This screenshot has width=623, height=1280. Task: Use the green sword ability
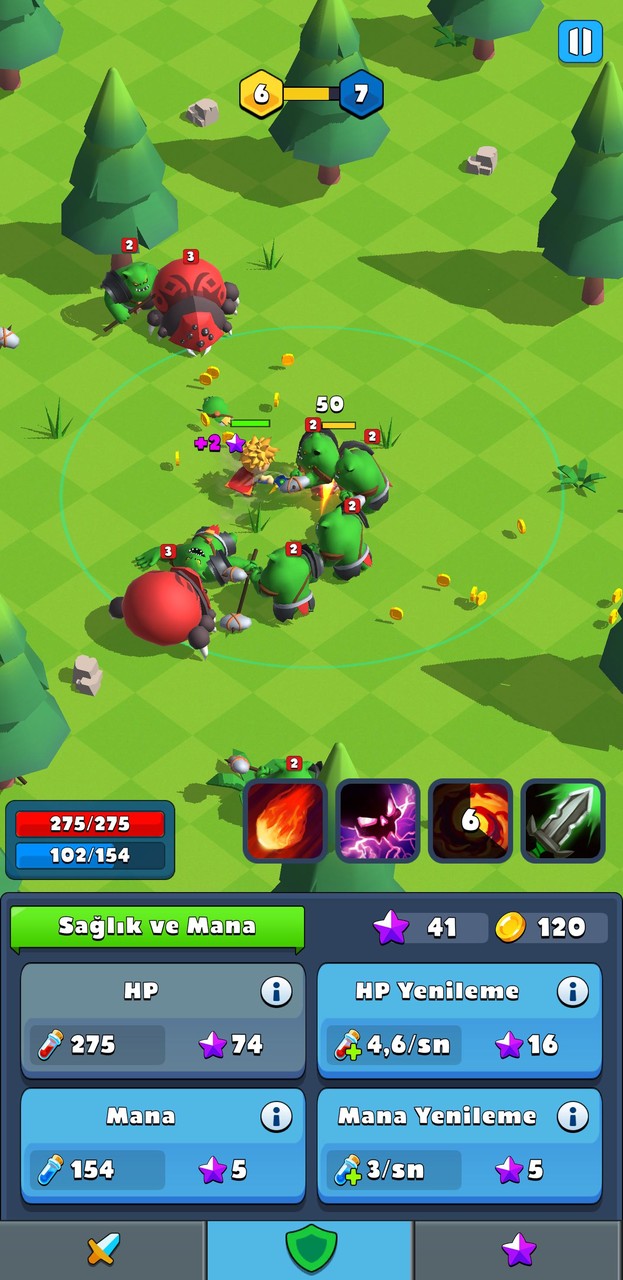(x=563, y=821)
